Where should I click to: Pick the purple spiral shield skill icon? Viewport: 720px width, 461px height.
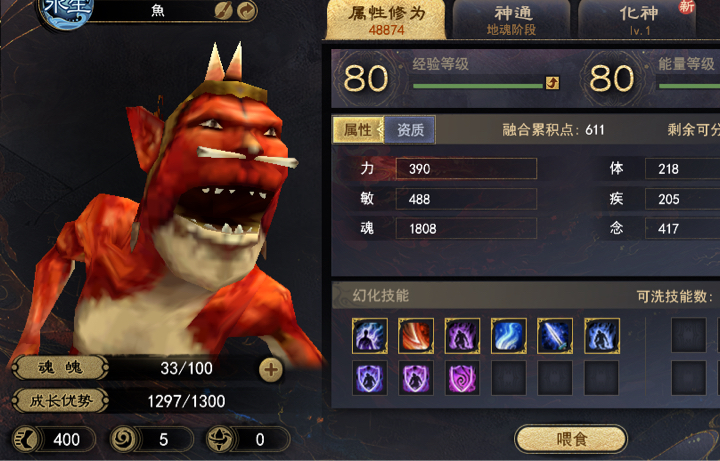(x=462, y=378)
